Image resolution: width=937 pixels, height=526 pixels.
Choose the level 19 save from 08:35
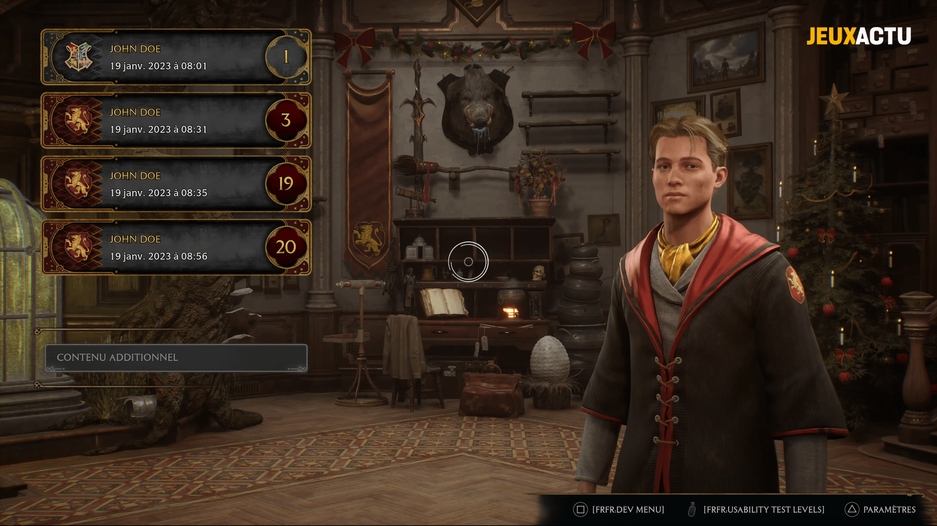pyautogui.click(x=175, y=184)
